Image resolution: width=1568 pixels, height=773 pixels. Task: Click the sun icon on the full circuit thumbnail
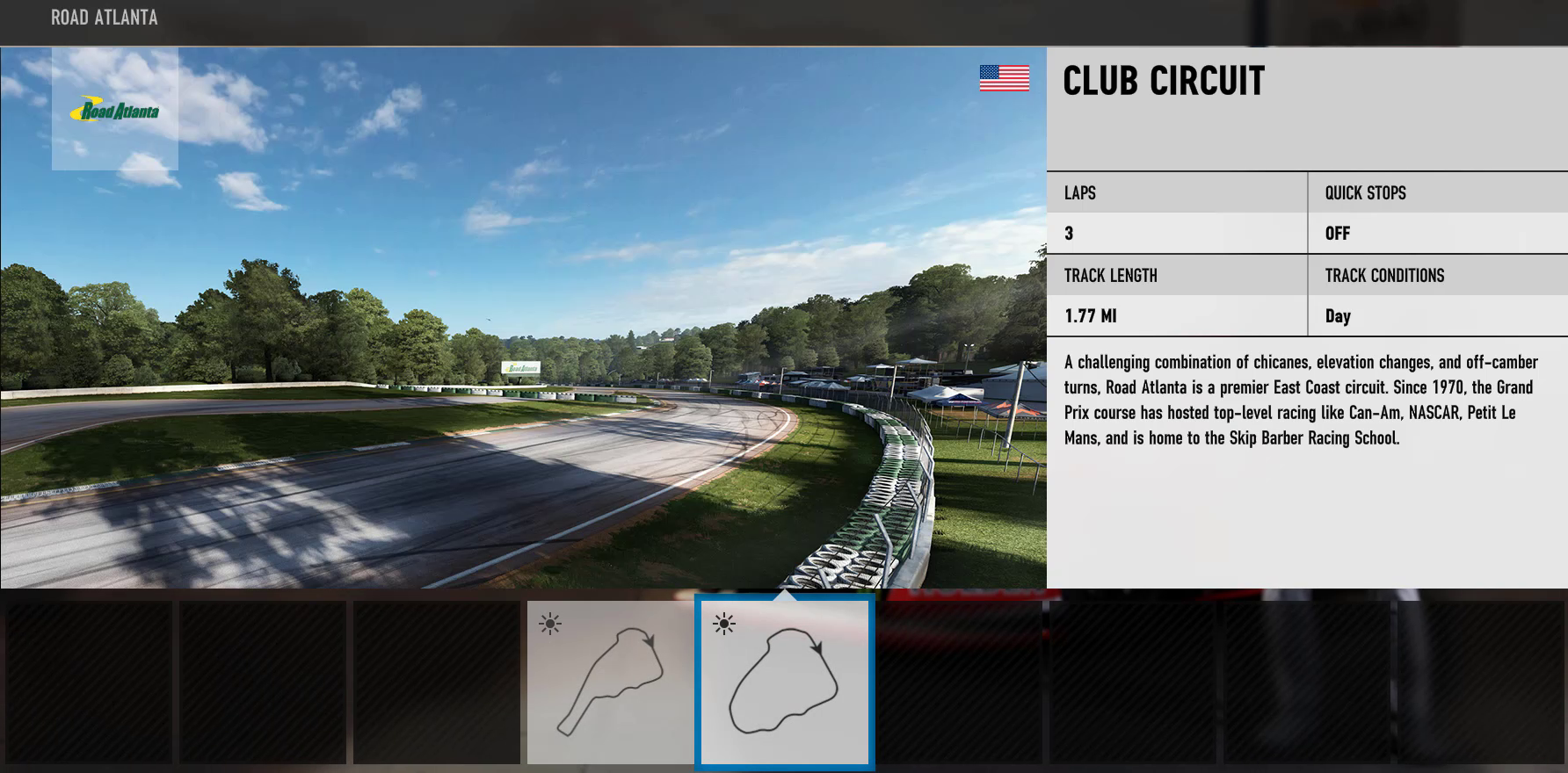[x=549, y=622]
